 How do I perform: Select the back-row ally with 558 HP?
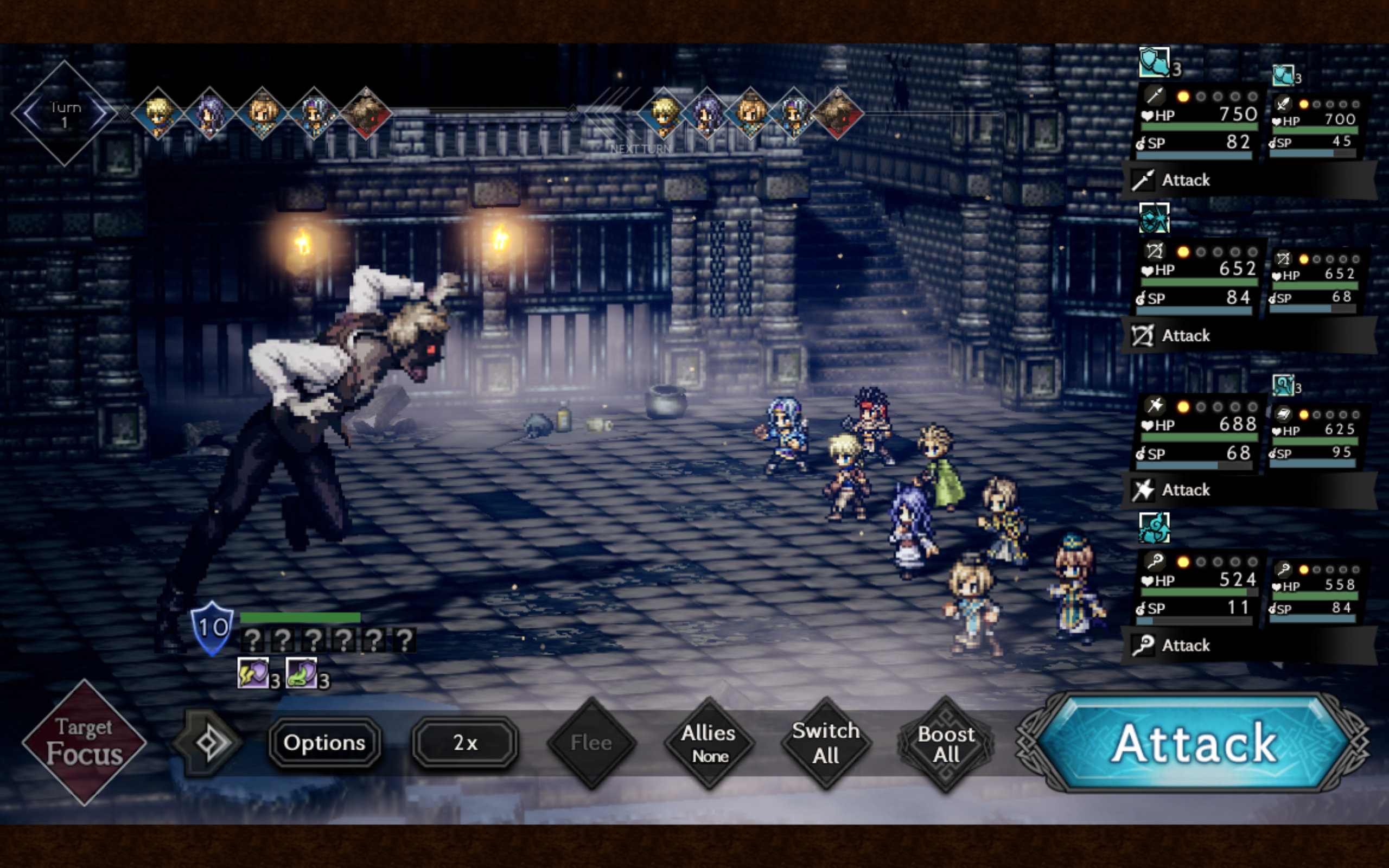(1314, 592)
